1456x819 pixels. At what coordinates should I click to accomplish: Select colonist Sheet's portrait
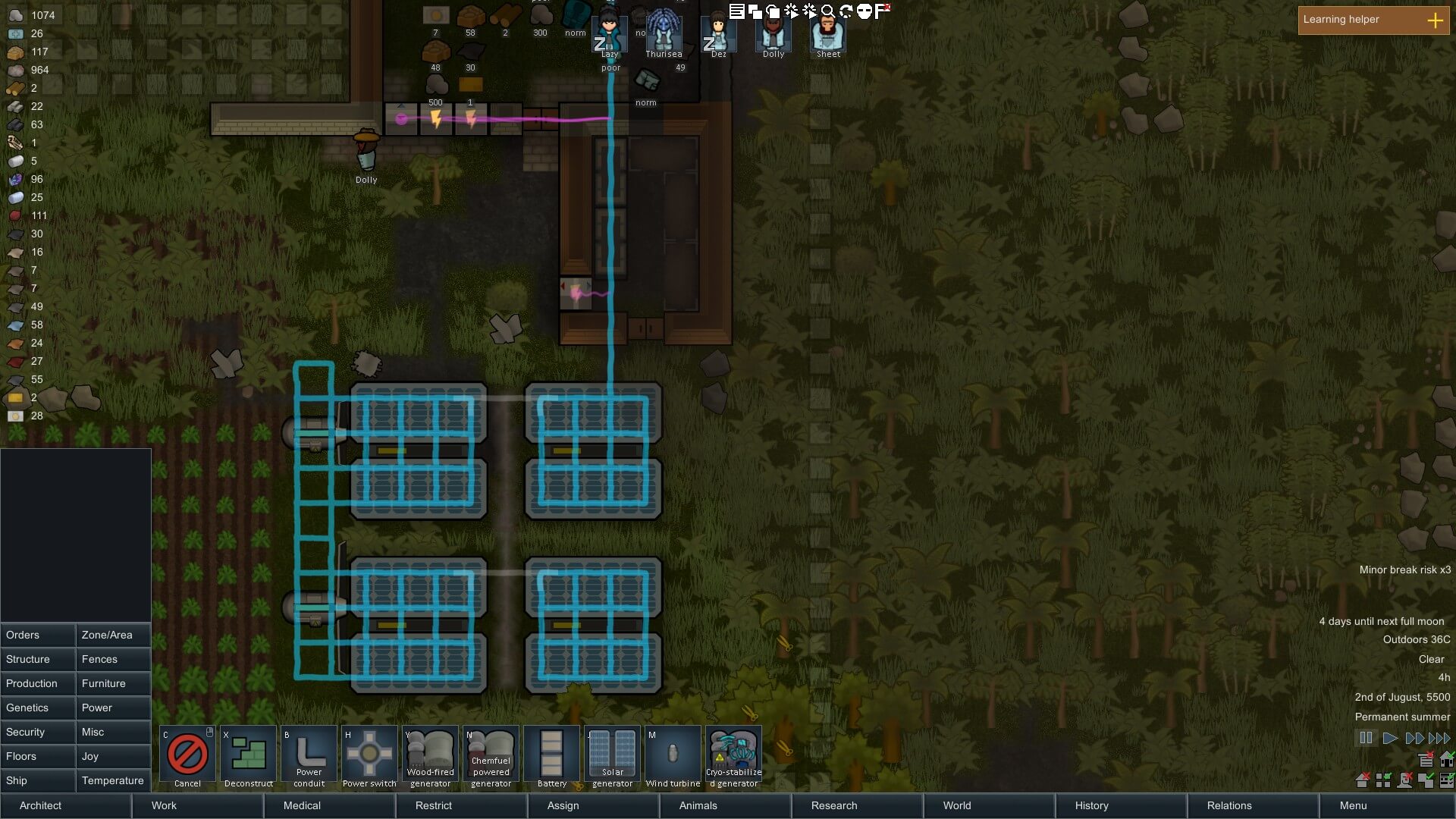coord(828,34)
